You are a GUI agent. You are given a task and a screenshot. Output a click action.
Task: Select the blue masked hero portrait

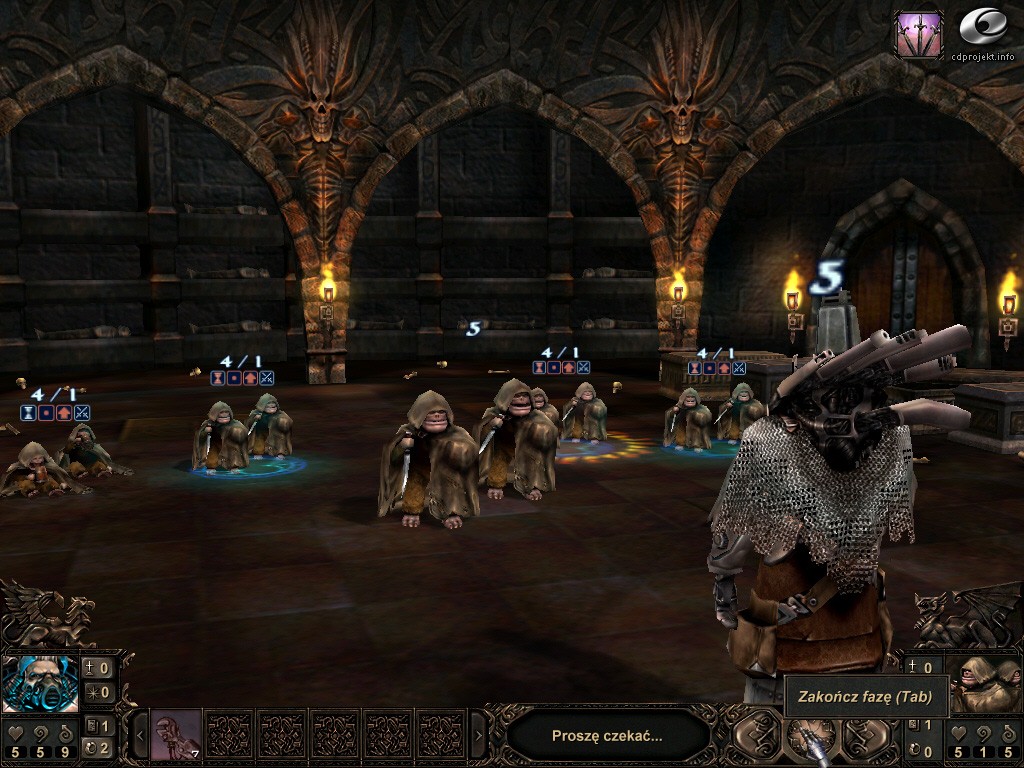coord(40,683)
